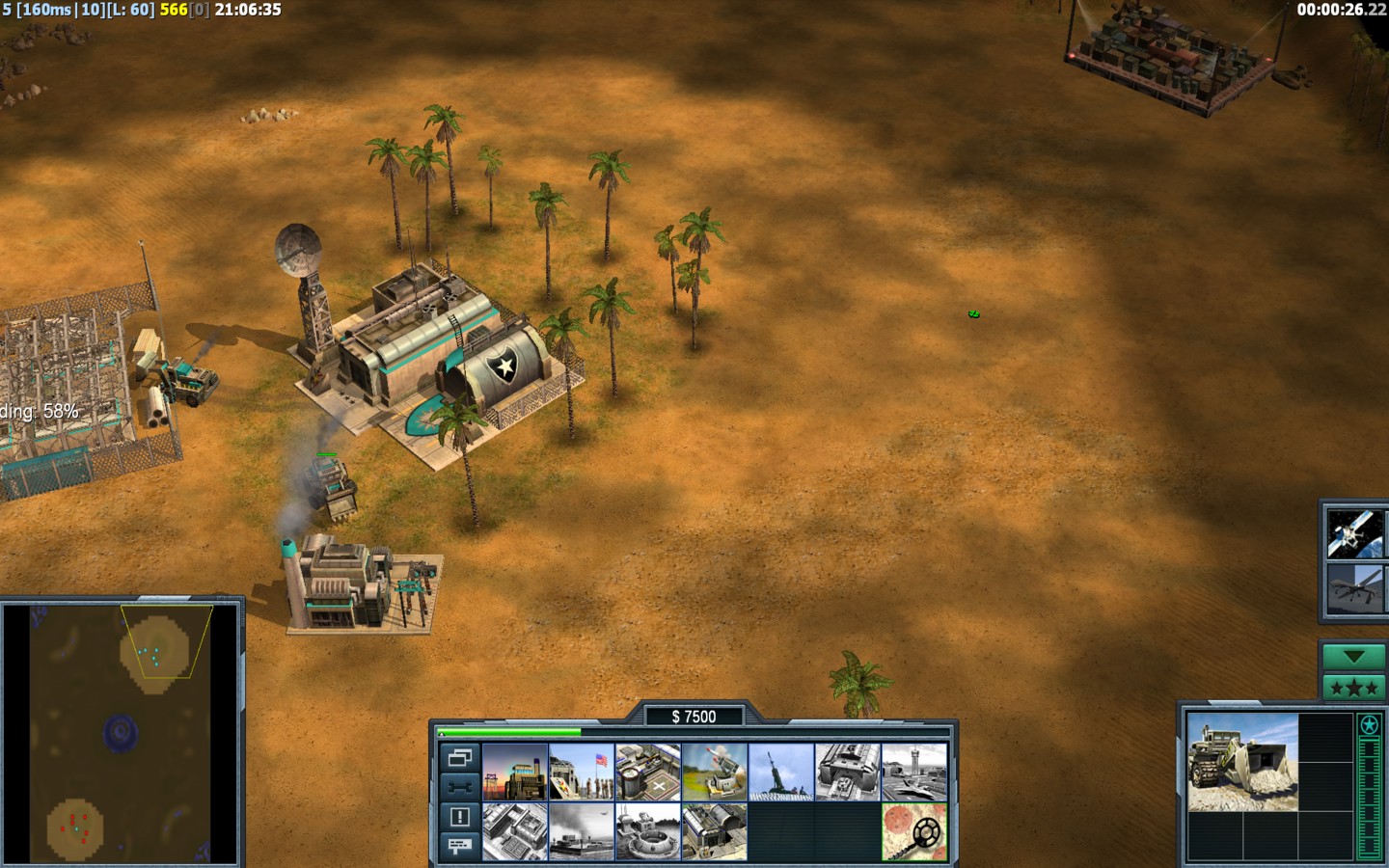Build the Cold Fusion Reactor power plant

click(515, 772)
